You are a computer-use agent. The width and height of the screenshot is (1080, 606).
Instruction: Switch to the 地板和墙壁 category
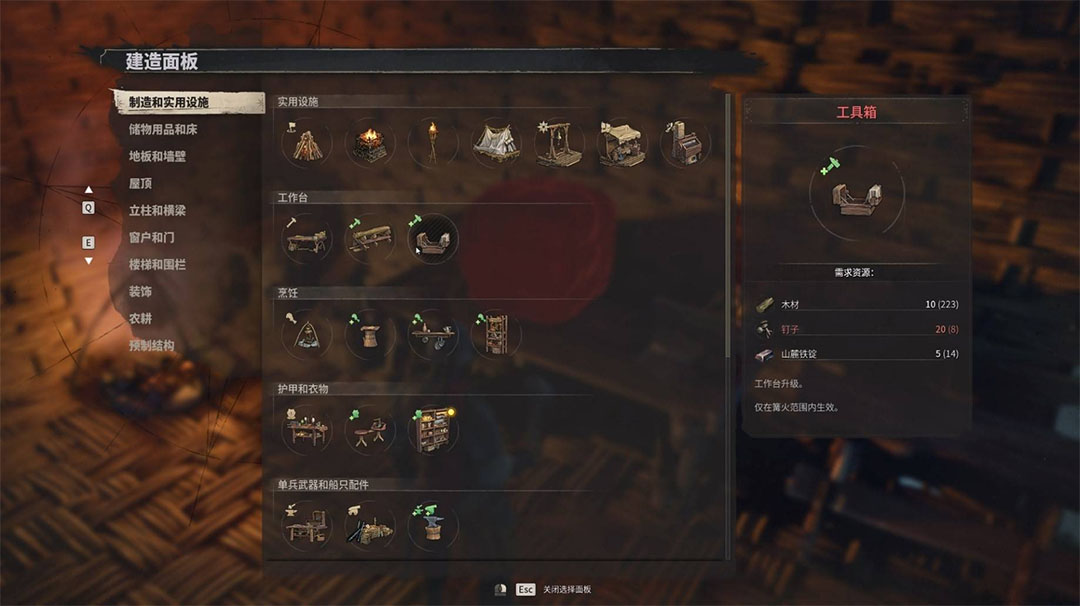157,157
